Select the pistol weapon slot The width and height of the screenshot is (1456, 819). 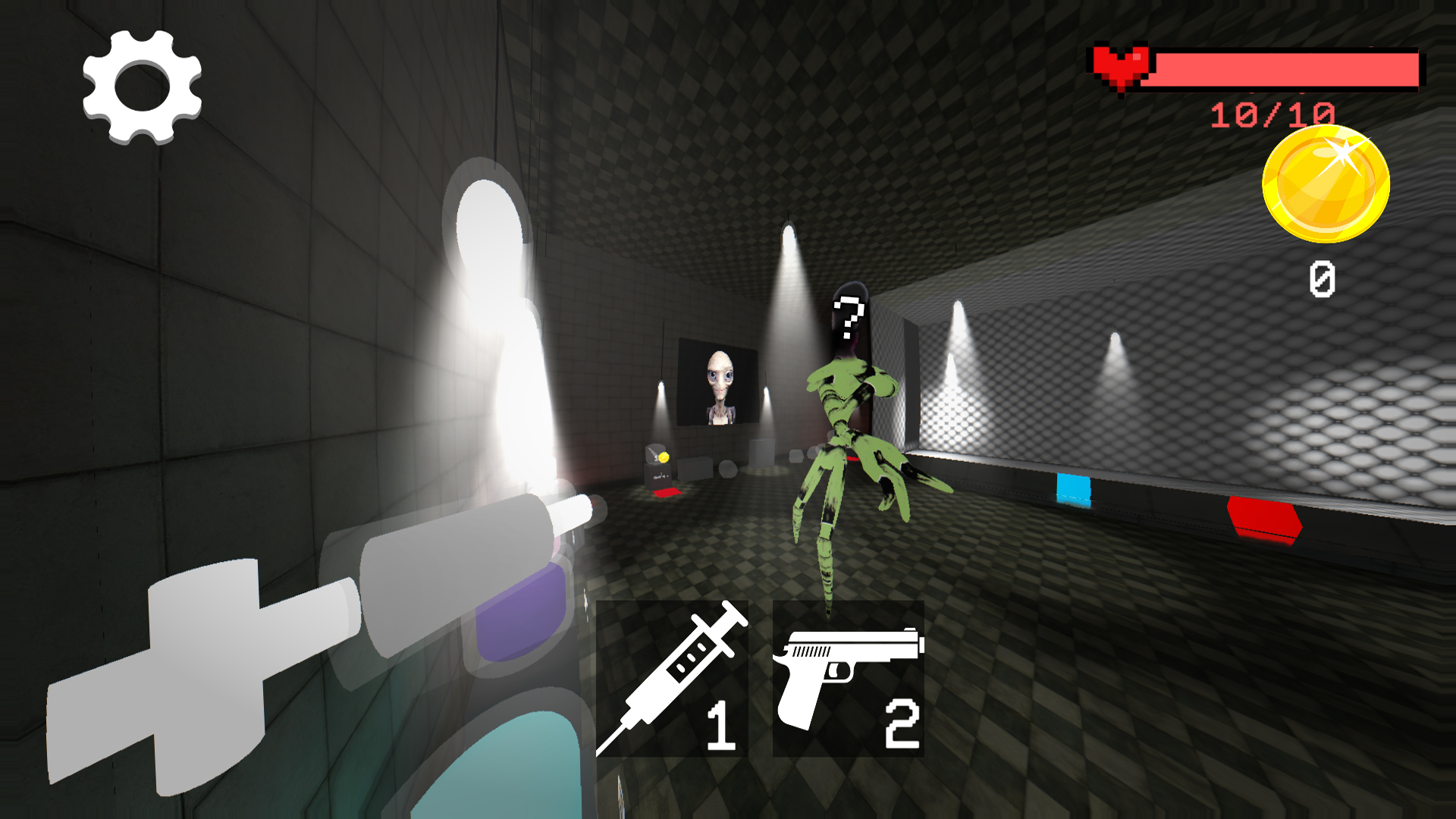tap(848, 679)
